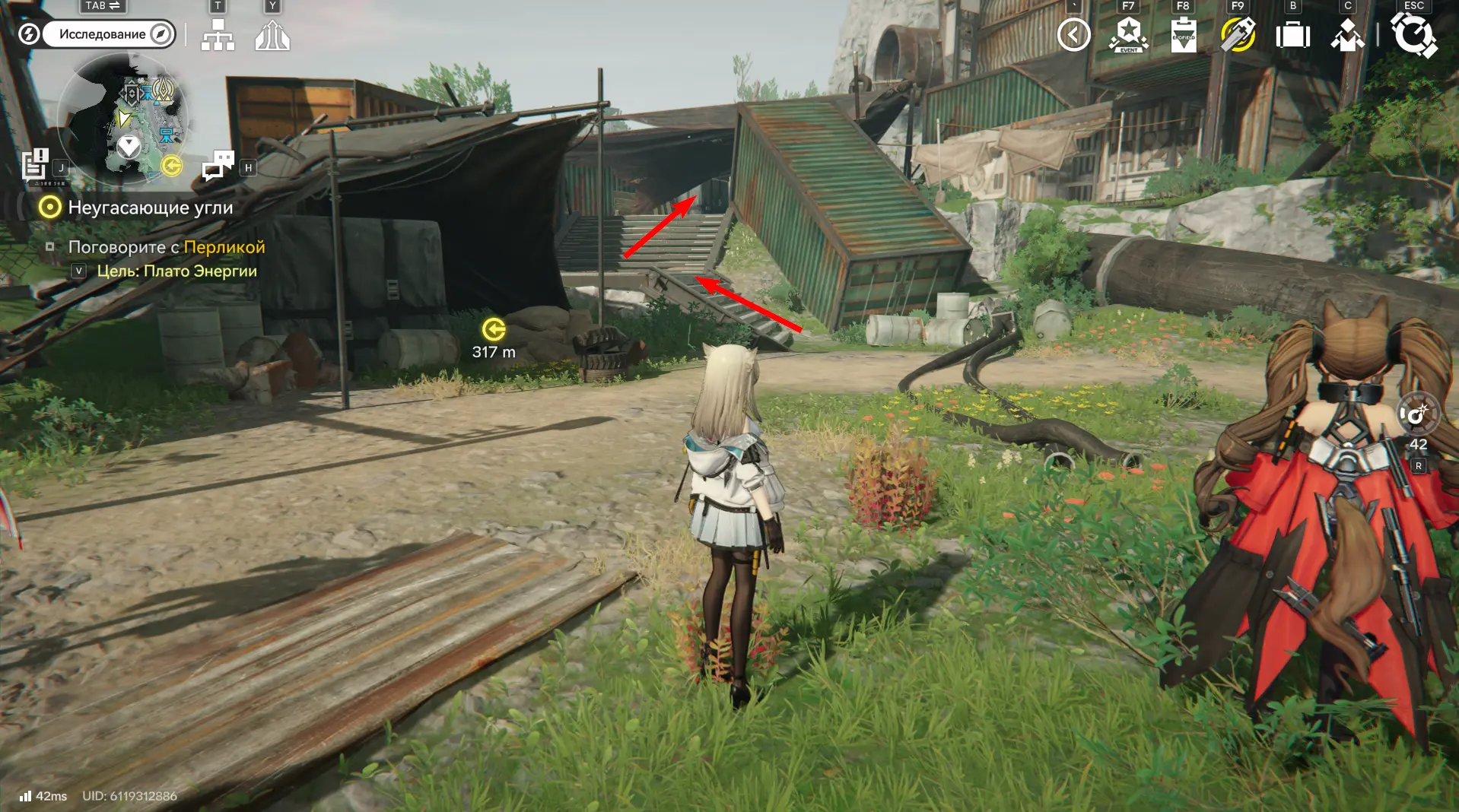Activate the skill icon showing 42
Image resolution: width=1459 pixels, height=812 pixels.
click(x=1417, y=415)
